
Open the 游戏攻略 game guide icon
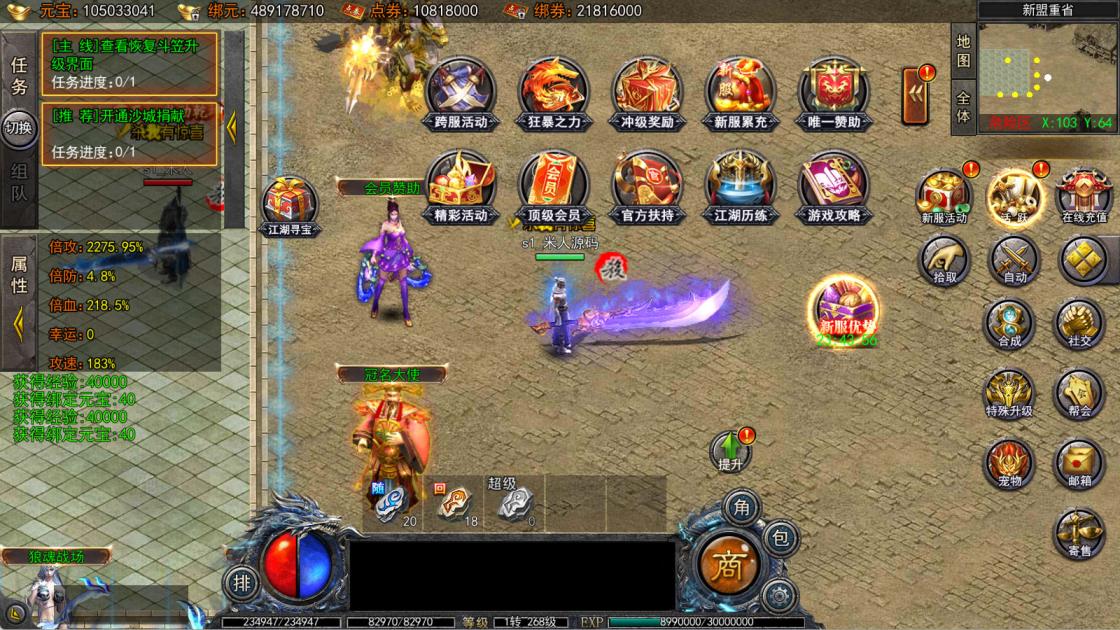pos(833,187)
